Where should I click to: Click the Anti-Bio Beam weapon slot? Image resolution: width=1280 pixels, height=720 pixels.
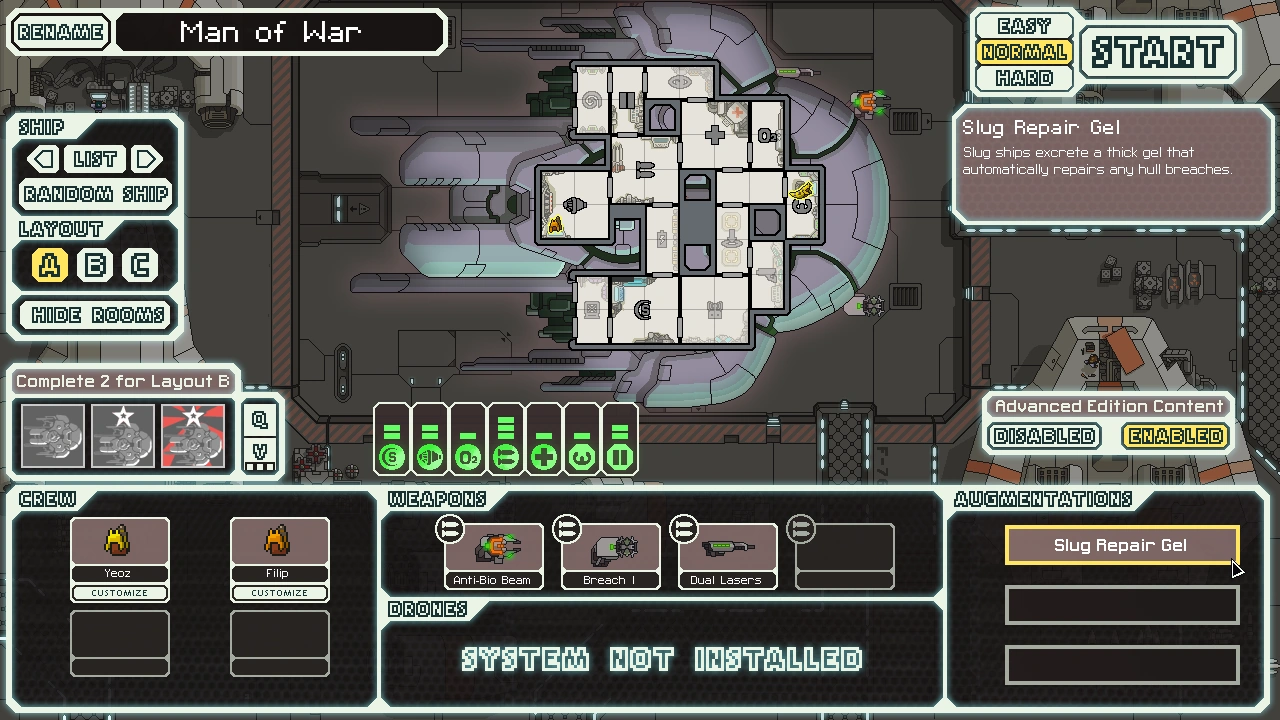point(494,550)
